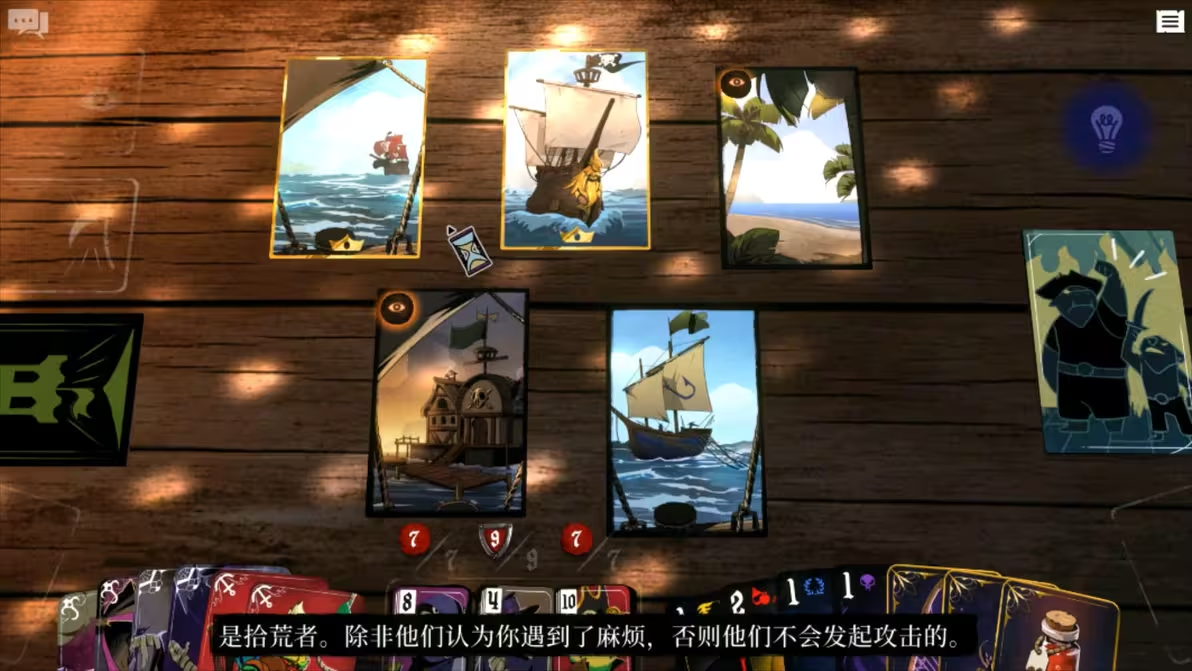This screenshot has width=1192, height=671.
Task: Click the eye icon on beach card
Action: point(736,83)
